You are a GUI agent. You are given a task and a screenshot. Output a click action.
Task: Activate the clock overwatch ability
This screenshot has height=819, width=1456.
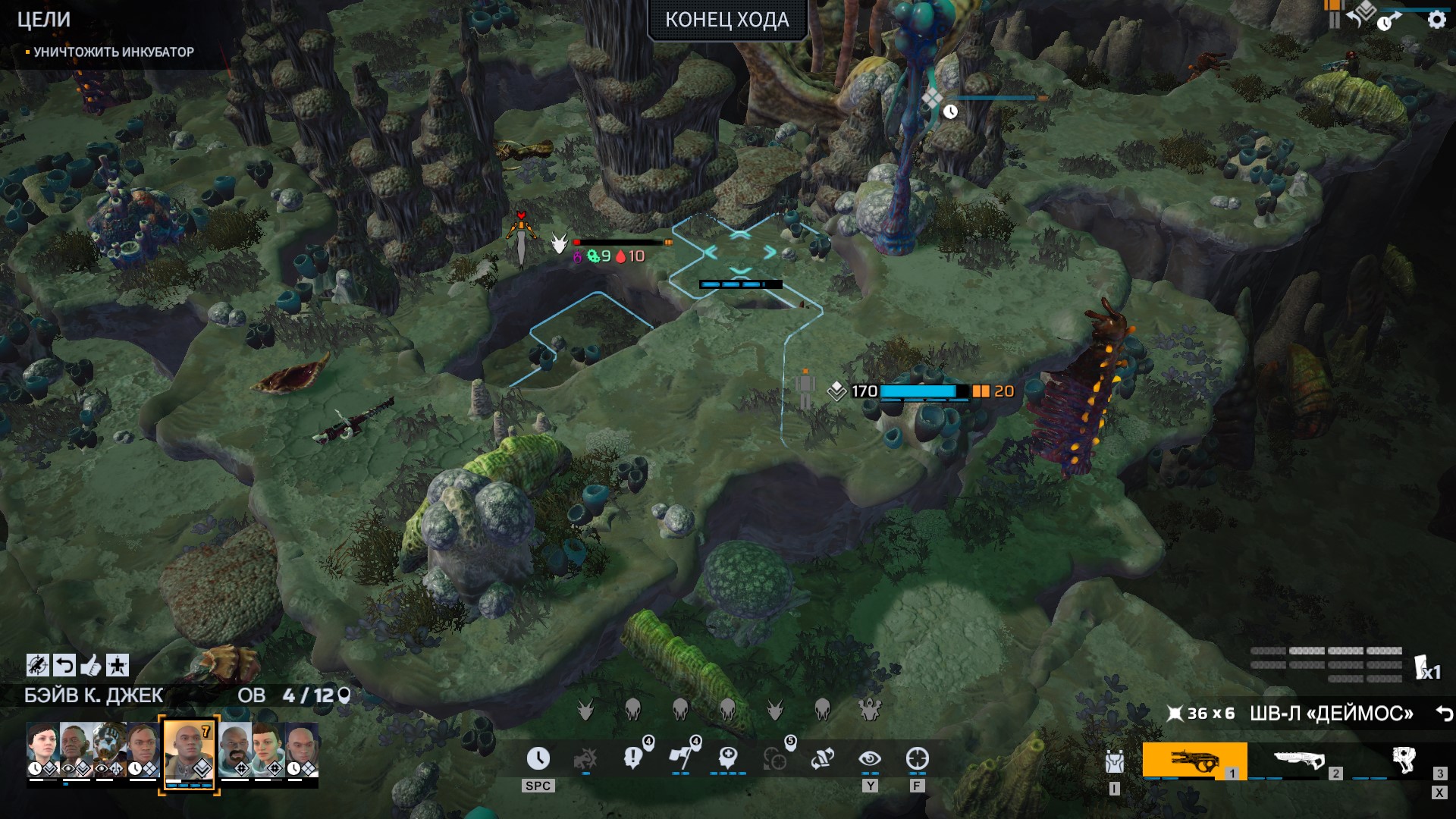(538, 758)
